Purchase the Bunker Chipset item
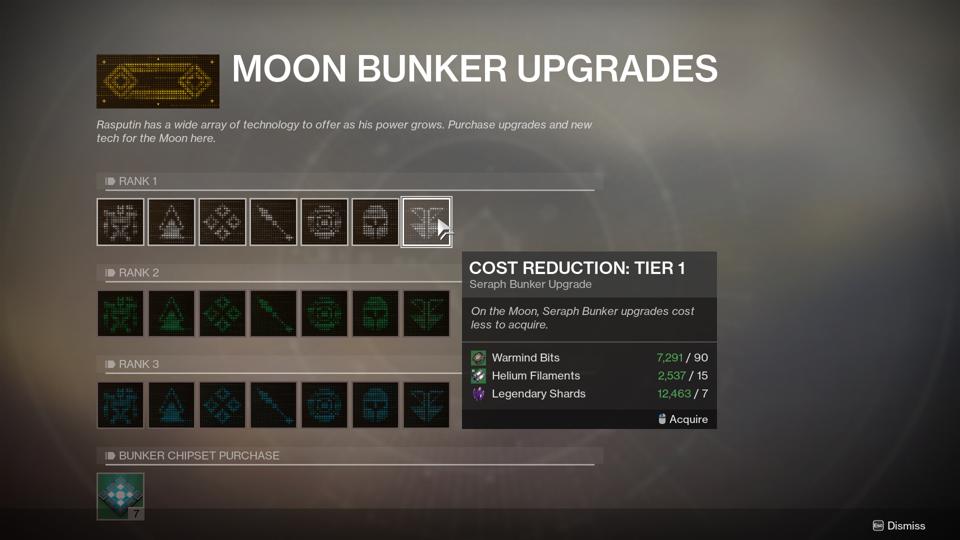Image resolution: width=960 pixels, height=540 pixels. 120,496
